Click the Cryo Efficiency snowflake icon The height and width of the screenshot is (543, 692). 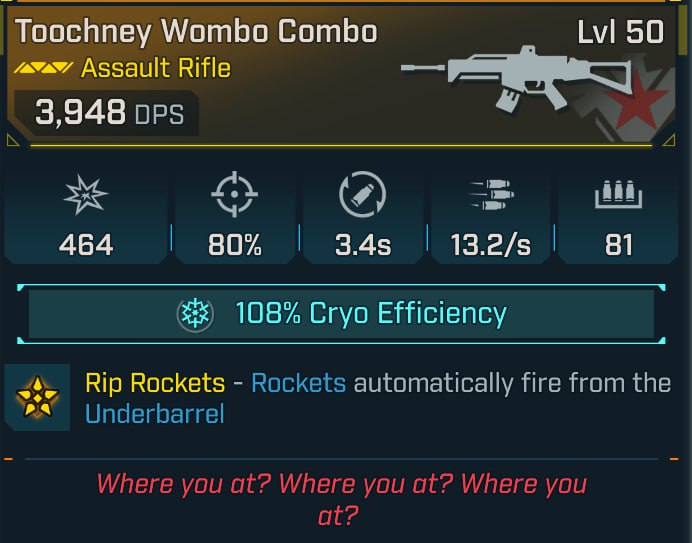tap(194, 314)
